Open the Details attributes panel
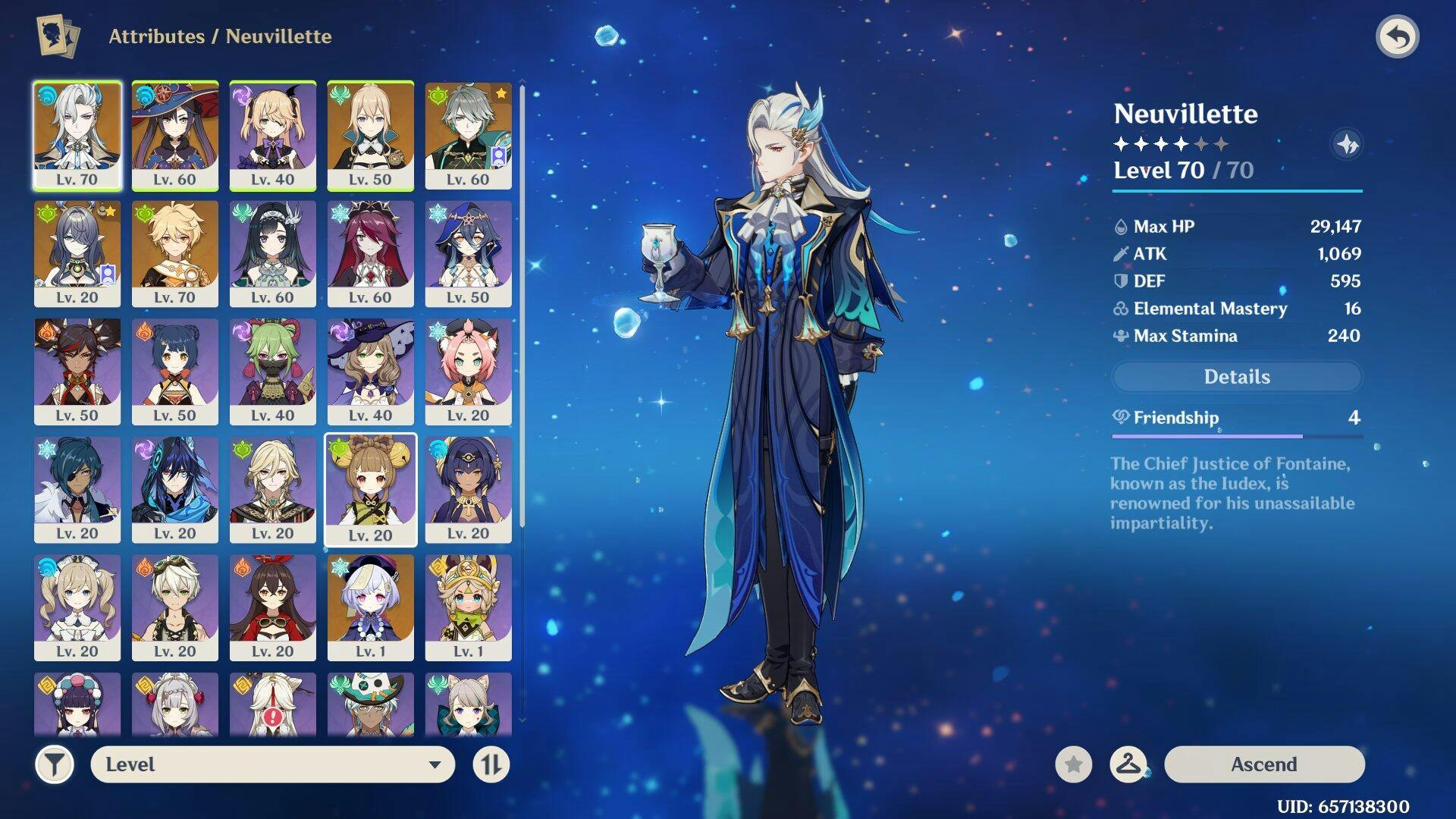This screenshot has height=819, width=1456. [x=1236, y=377]
